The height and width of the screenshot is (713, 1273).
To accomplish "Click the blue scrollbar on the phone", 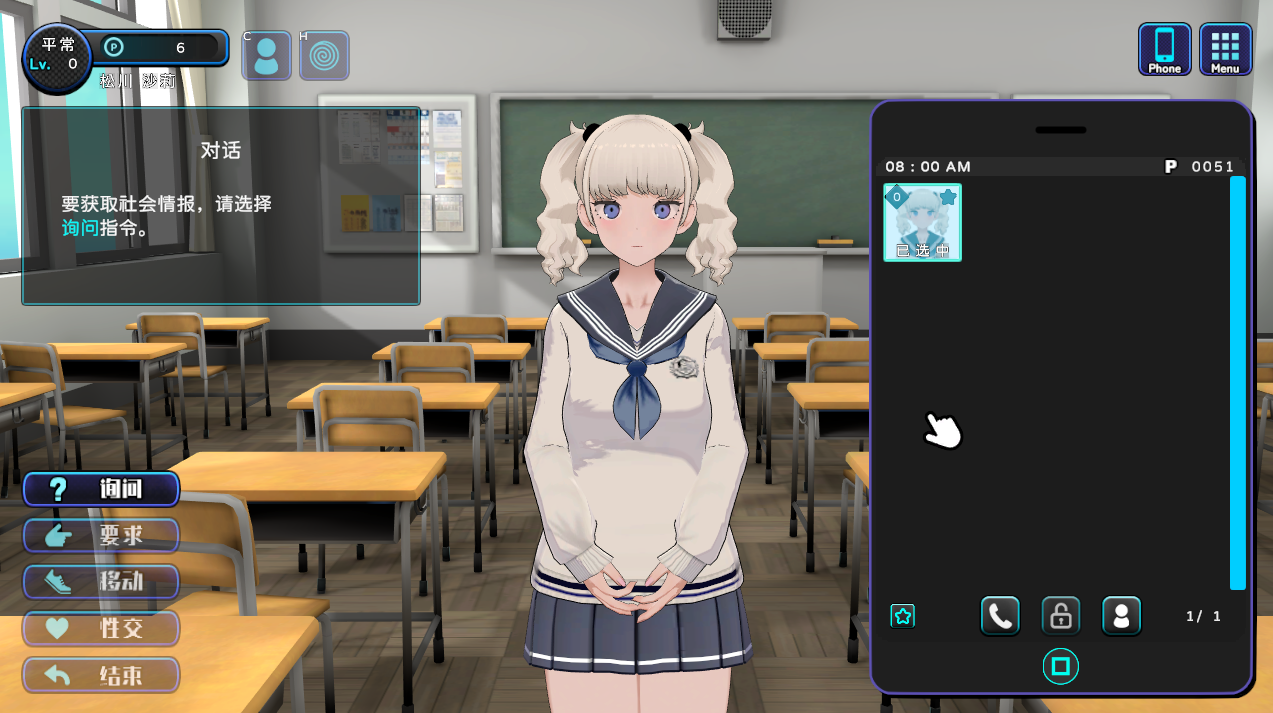I will pos(1238,382).
